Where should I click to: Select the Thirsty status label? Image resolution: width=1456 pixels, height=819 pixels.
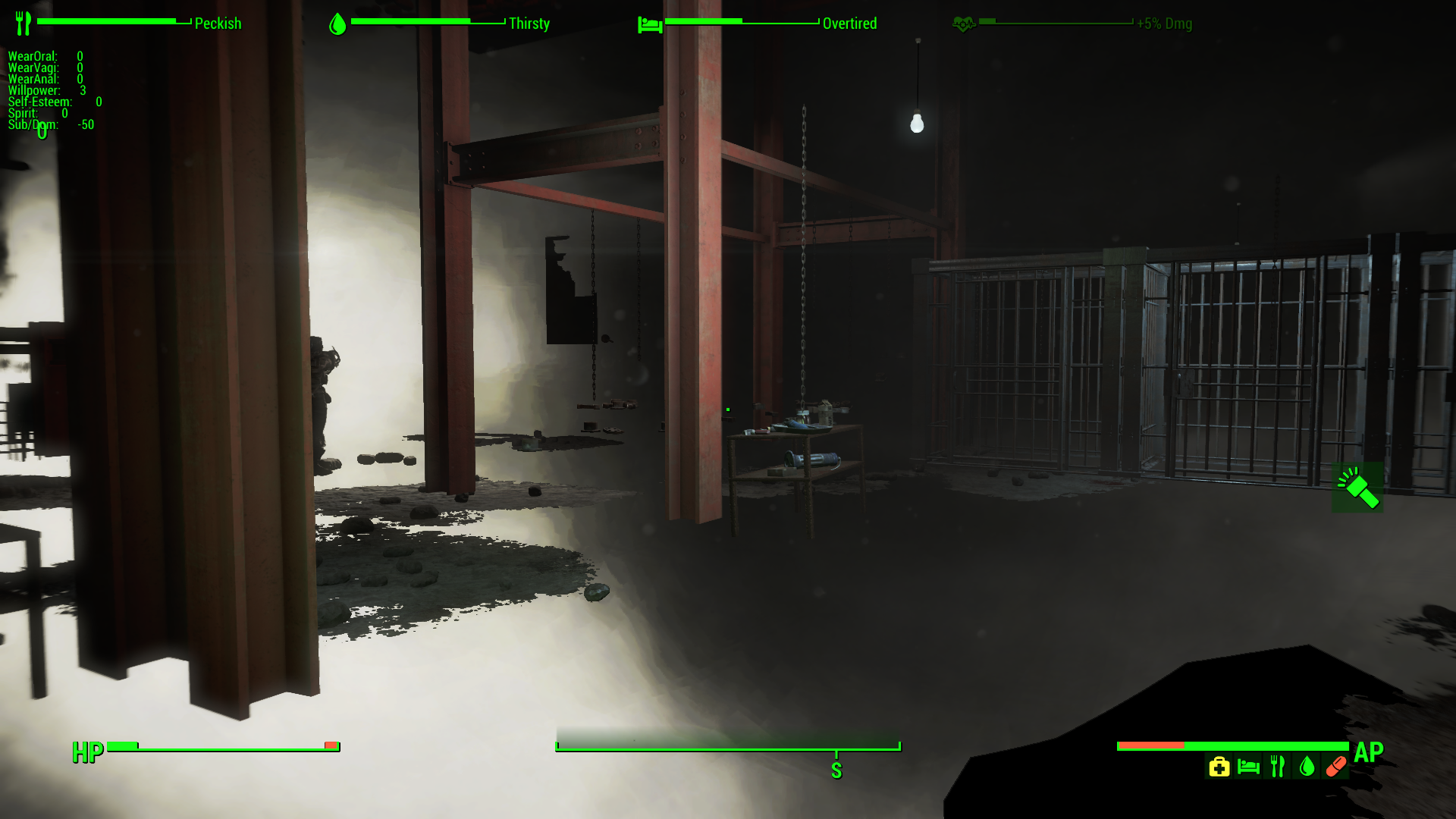529,24
